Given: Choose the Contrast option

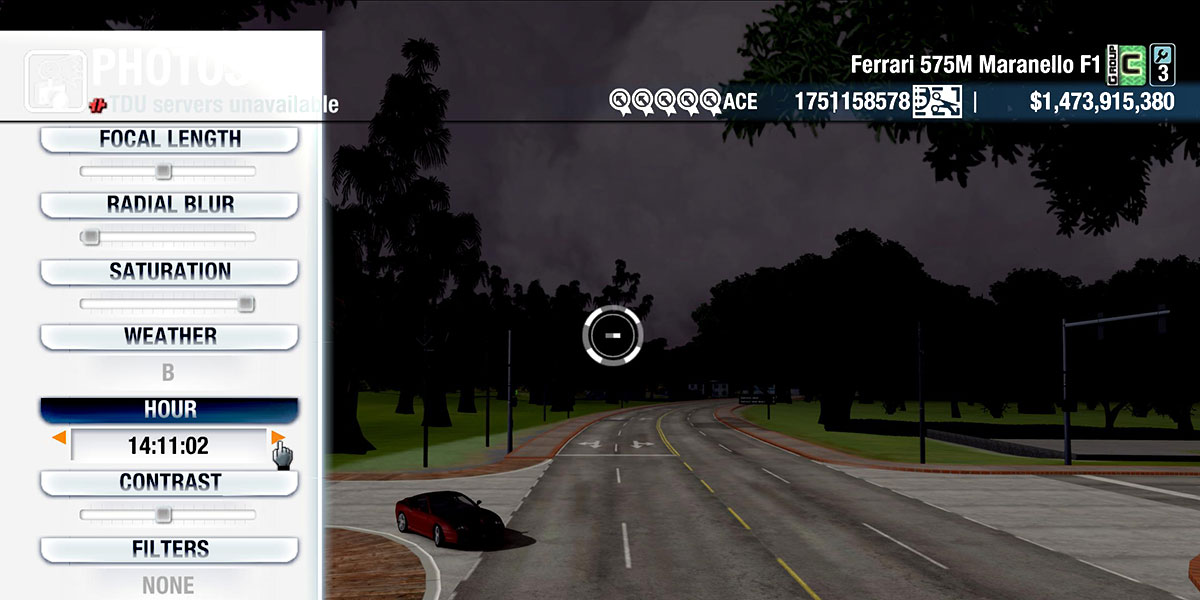Looking at the screenshot, I should point(169,482).
